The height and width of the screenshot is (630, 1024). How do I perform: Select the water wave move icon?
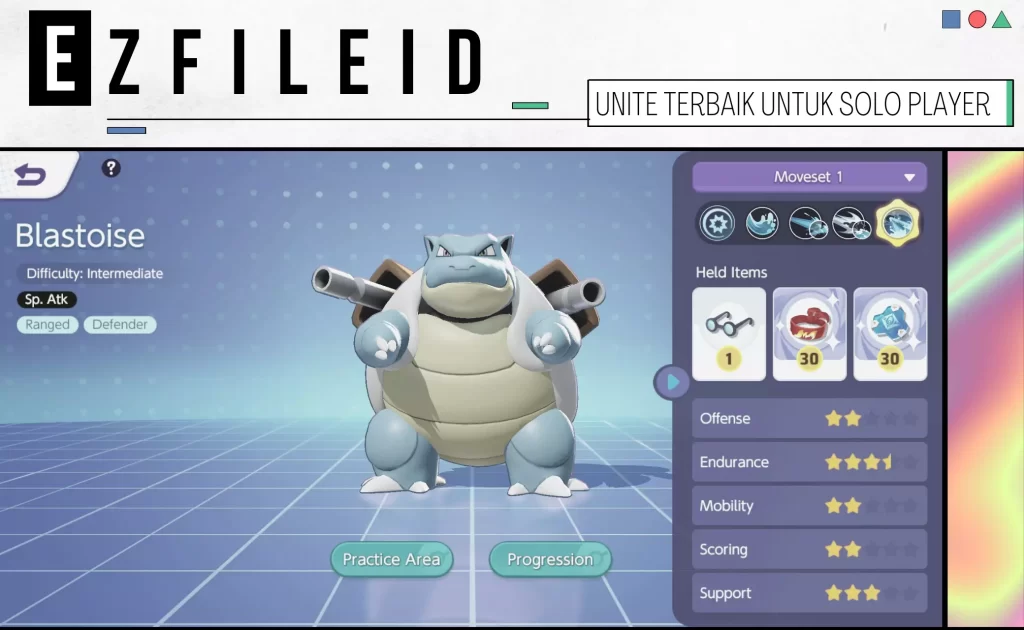[x=761, y=224]
